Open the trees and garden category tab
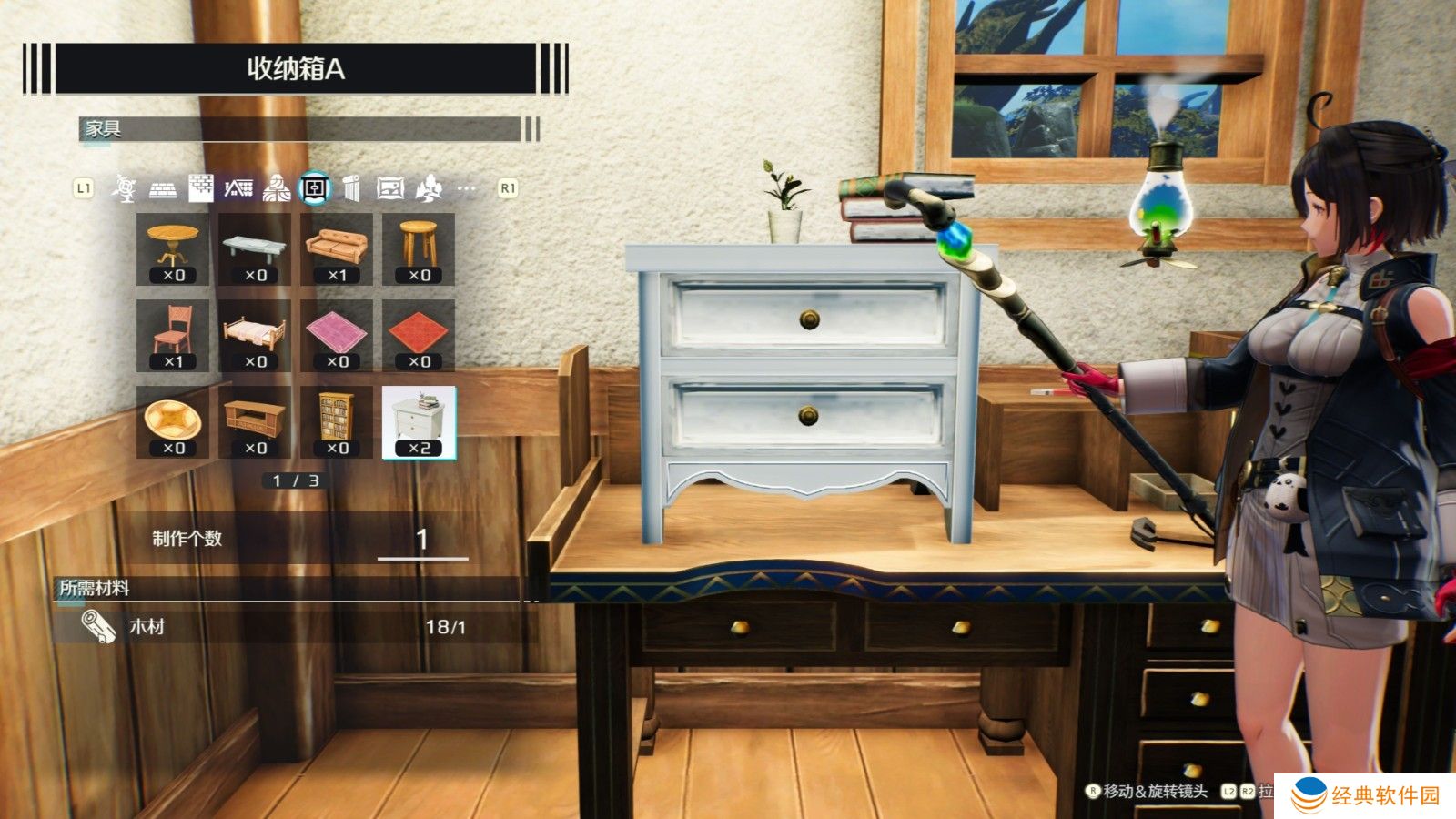1456x819 pixels. tap(429, 188)
